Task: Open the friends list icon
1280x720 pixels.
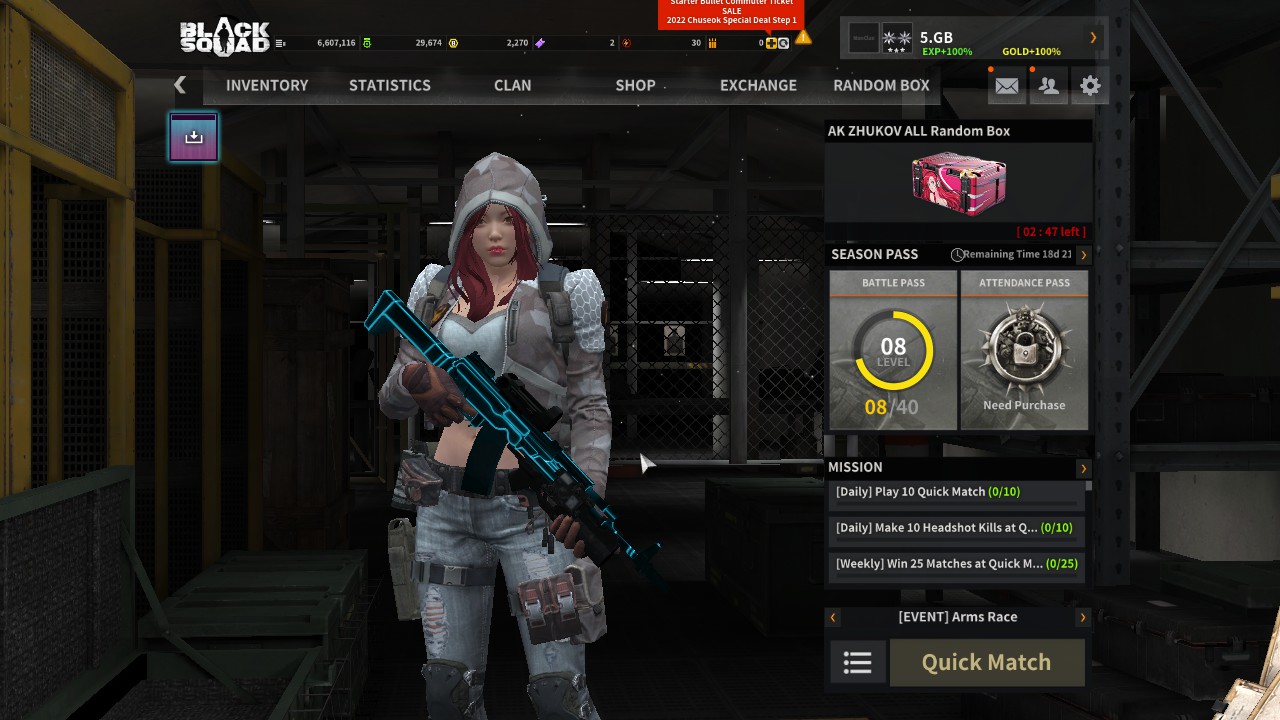Action: tap(1049, 86)
